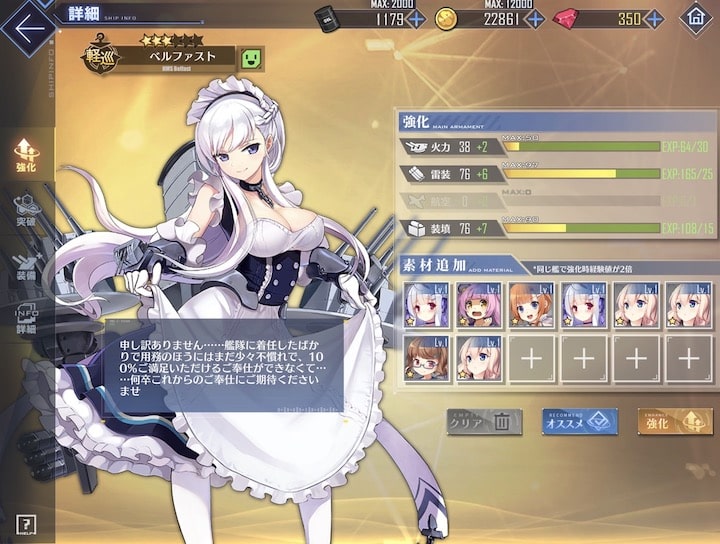Select the pink-haired yellow-eyed girl material
This screenshot has height=544, width=720.
pos(480,304)
